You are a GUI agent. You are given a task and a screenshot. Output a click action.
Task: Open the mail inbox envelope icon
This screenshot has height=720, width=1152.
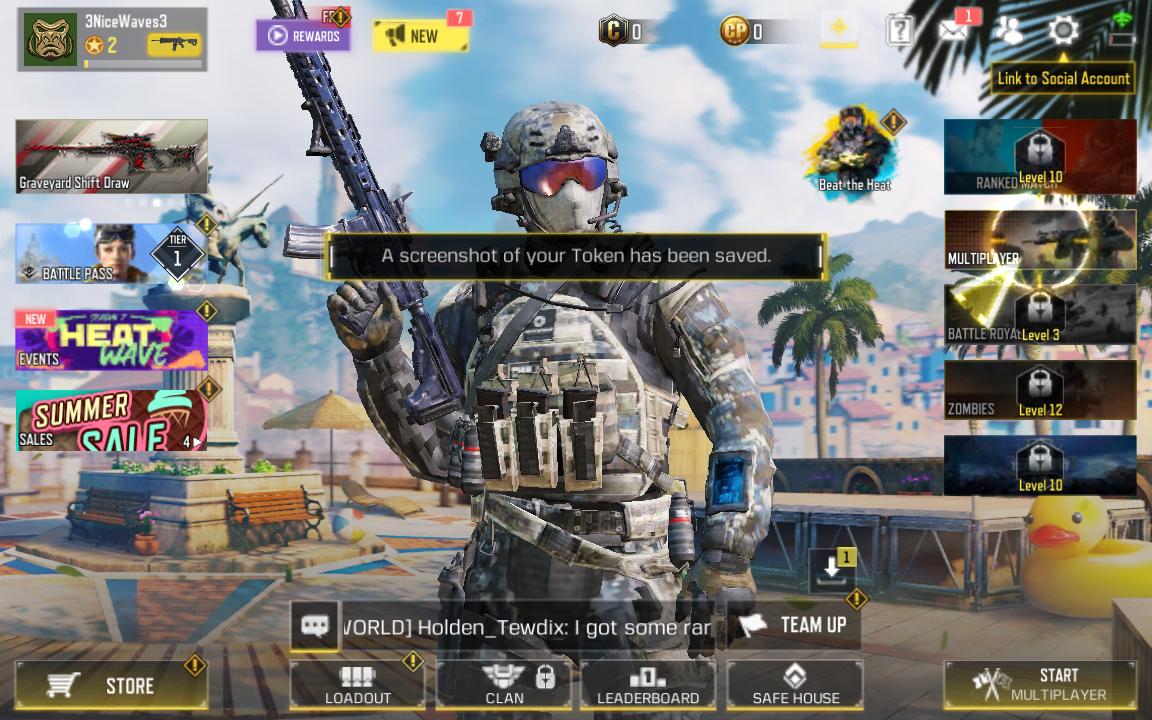click(953, 30)
